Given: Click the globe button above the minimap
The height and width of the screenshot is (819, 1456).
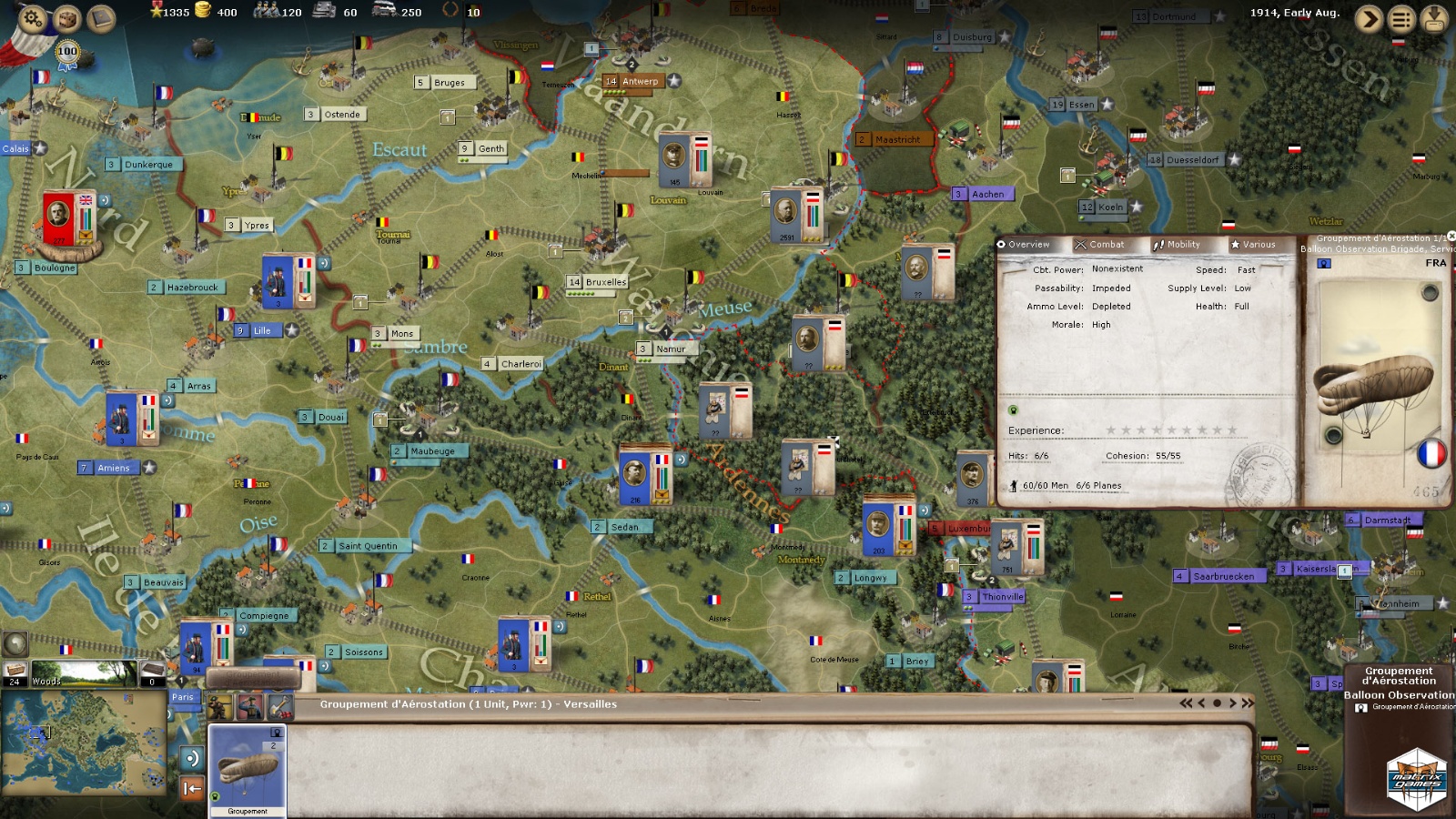Looking at the screenshot, I should [x=15, y=643].
